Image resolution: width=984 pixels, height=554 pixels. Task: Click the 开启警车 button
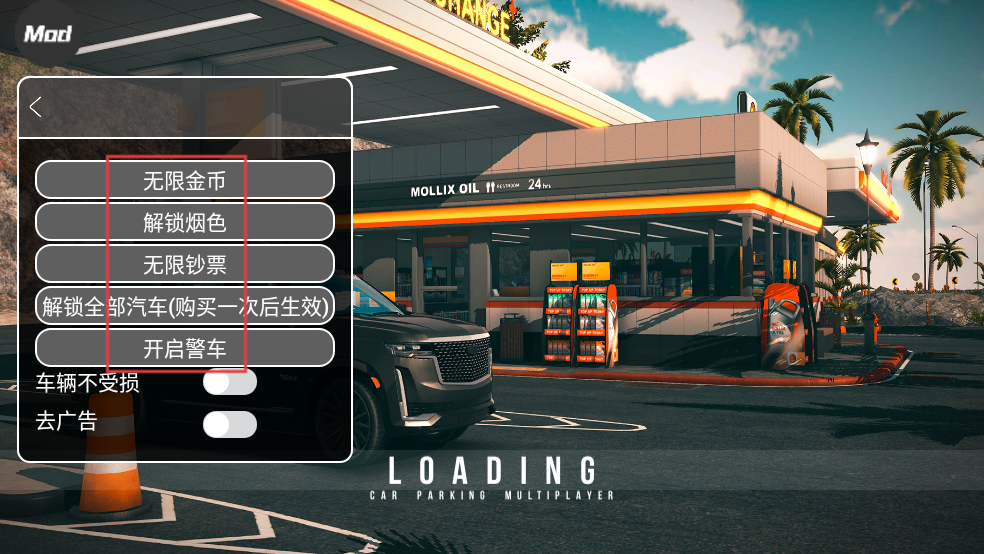185,348
